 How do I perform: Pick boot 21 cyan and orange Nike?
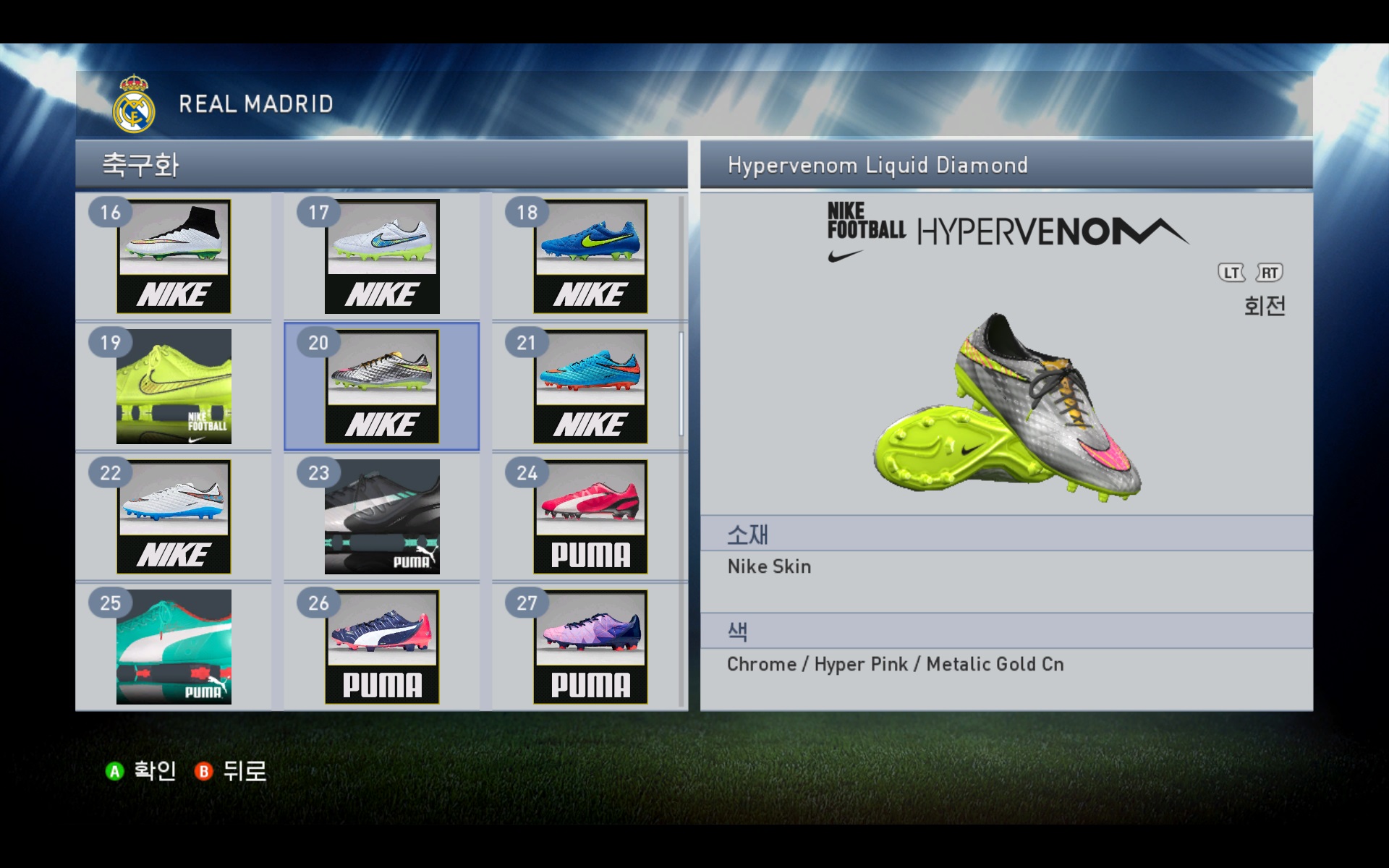point(590,386)
